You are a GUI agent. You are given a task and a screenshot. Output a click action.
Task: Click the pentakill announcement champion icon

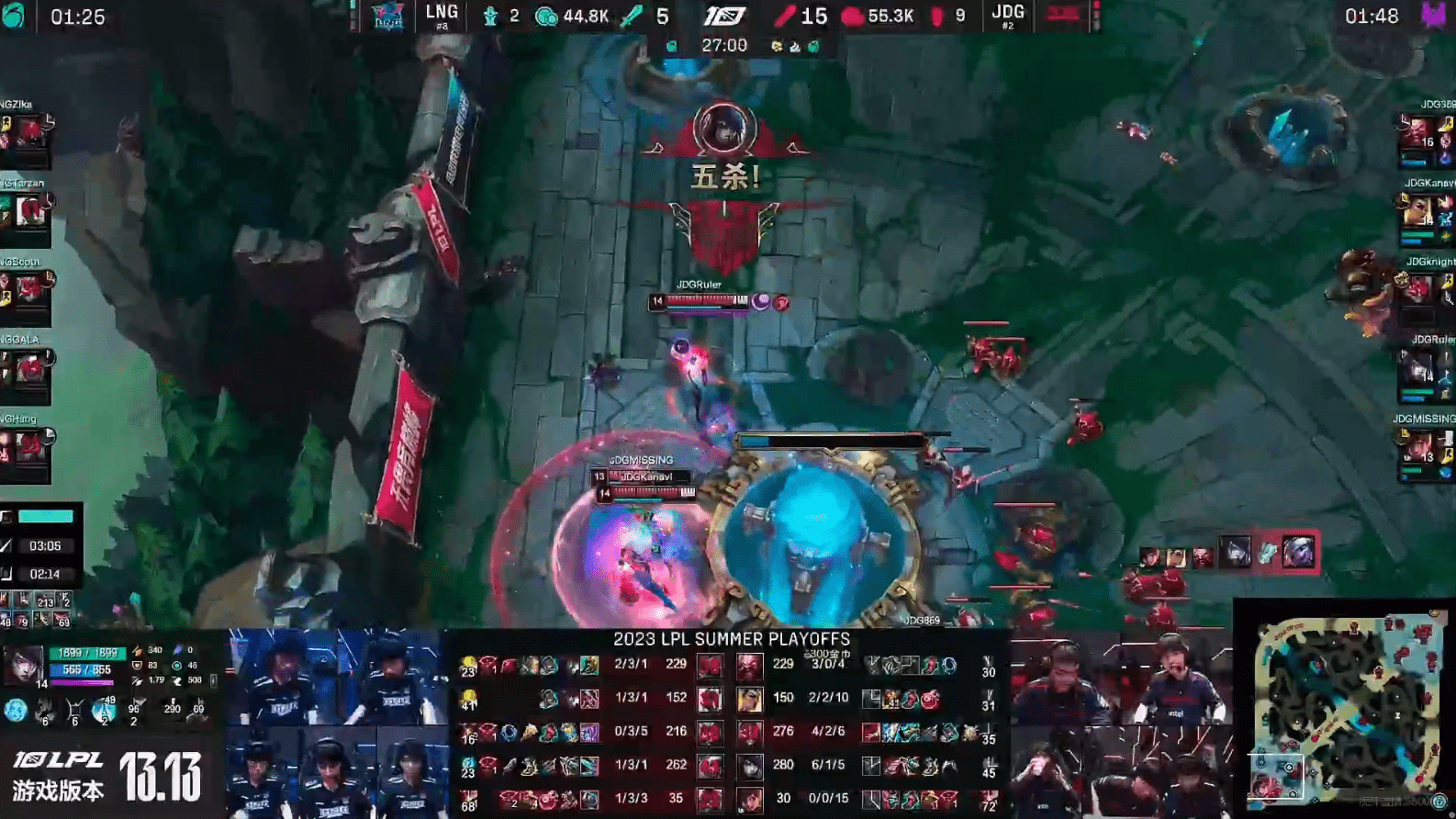point(724,129)
